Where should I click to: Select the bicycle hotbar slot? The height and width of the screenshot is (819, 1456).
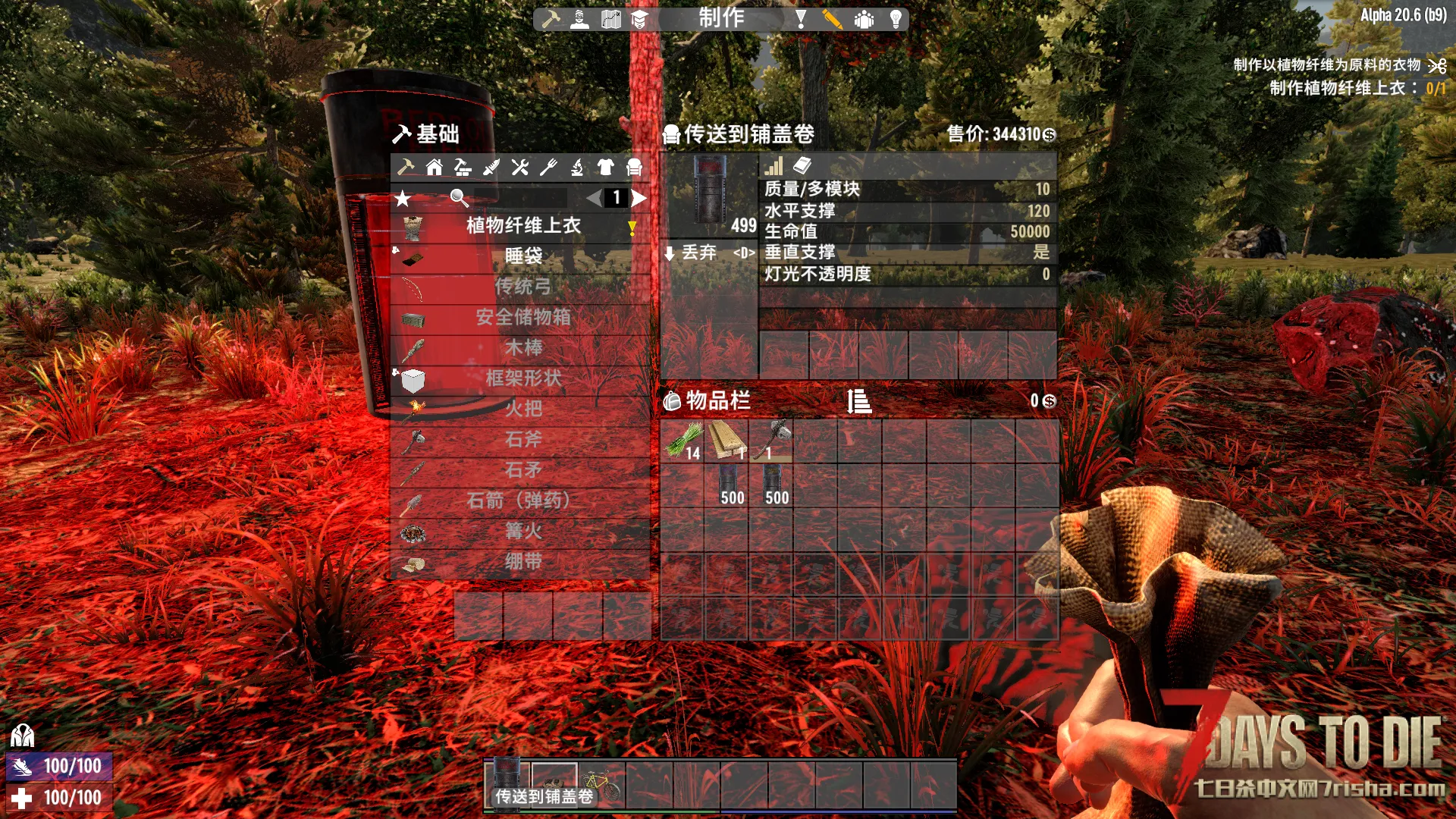tap(602, 783)
